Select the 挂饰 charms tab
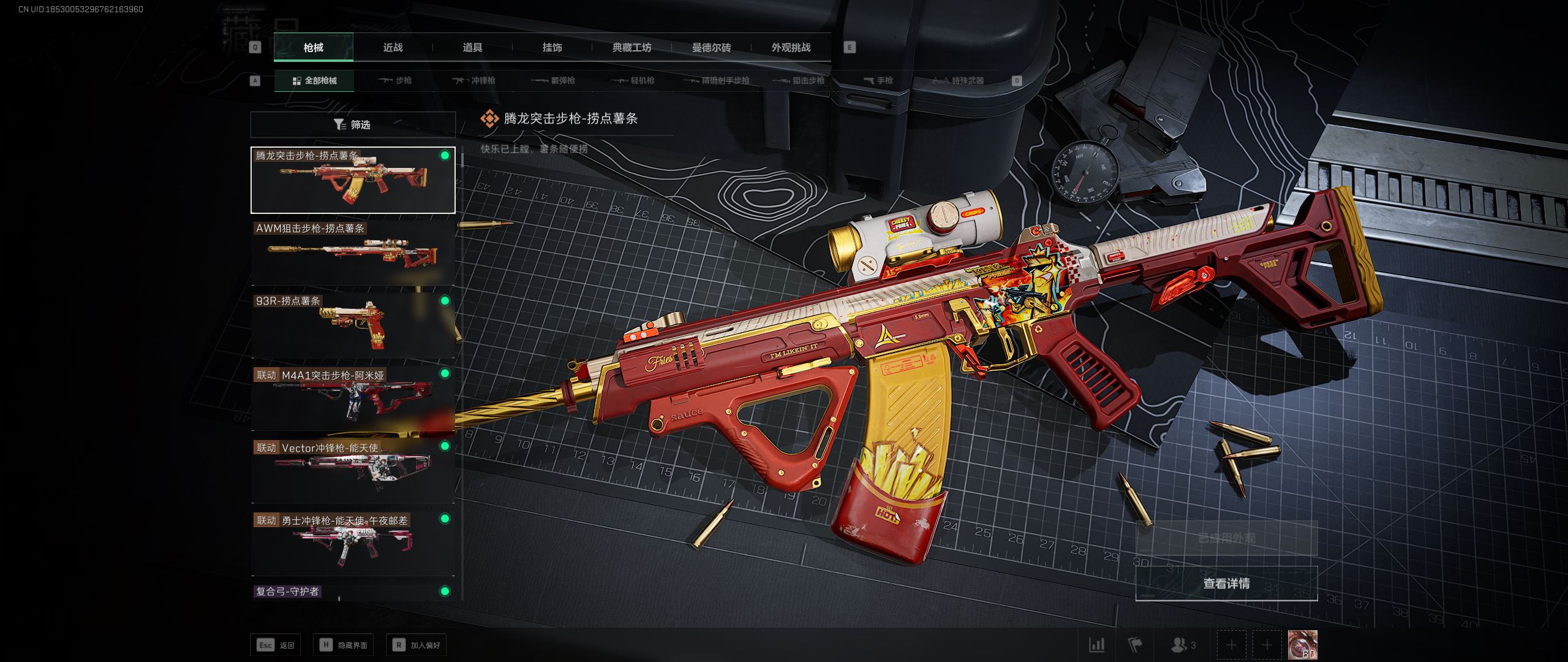Screen dimensions: 1568x662 552,47
